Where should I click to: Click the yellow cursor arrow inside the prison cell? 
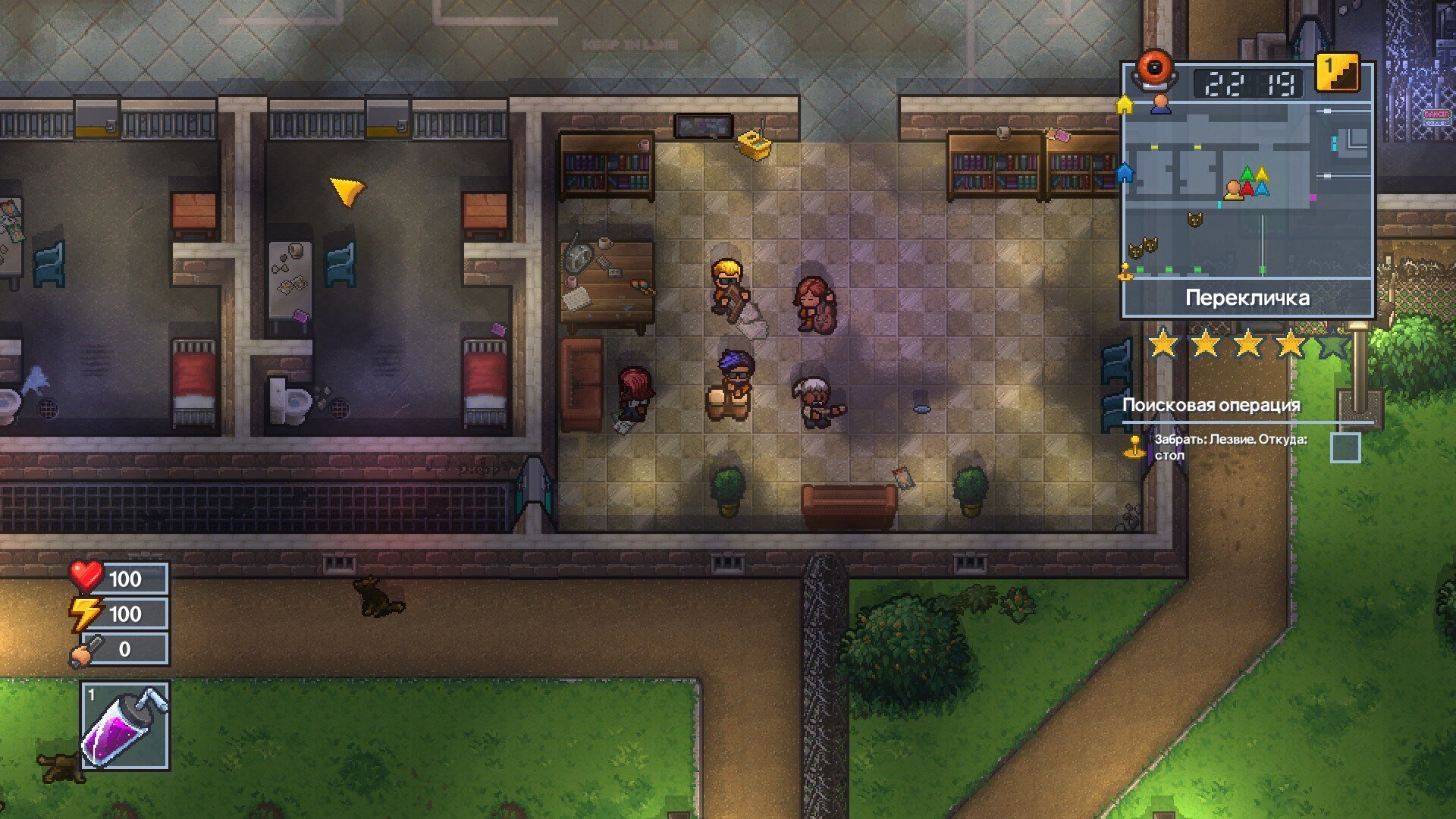[x=347, y=191]
